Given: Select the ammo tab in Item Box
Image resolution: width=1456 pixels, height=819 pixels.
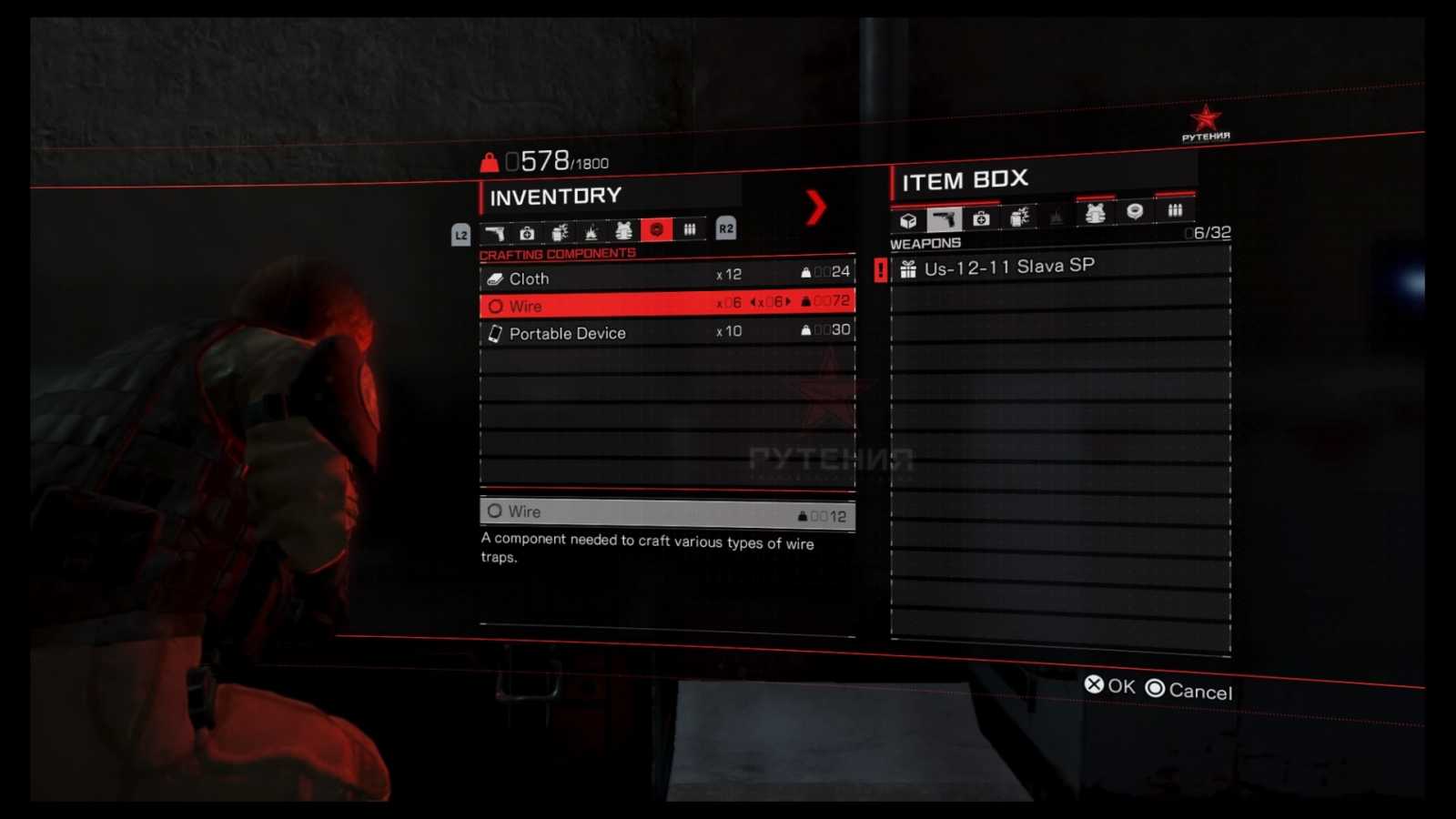Looking at the screenshot, I should (1174, 213).
